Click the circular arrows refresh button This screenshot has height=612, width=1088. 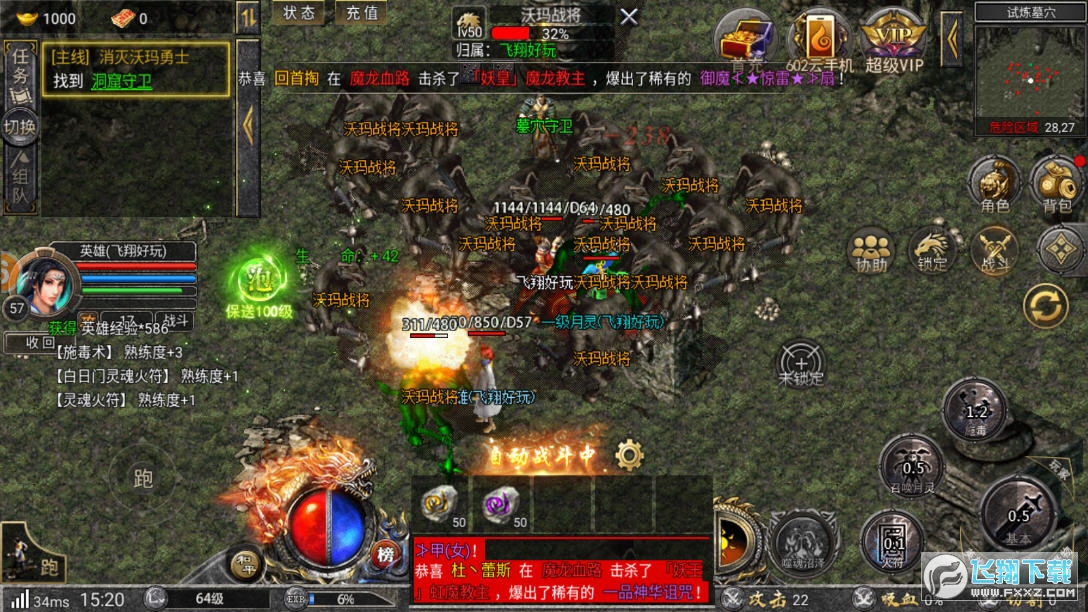click(x=1046, y=306)
